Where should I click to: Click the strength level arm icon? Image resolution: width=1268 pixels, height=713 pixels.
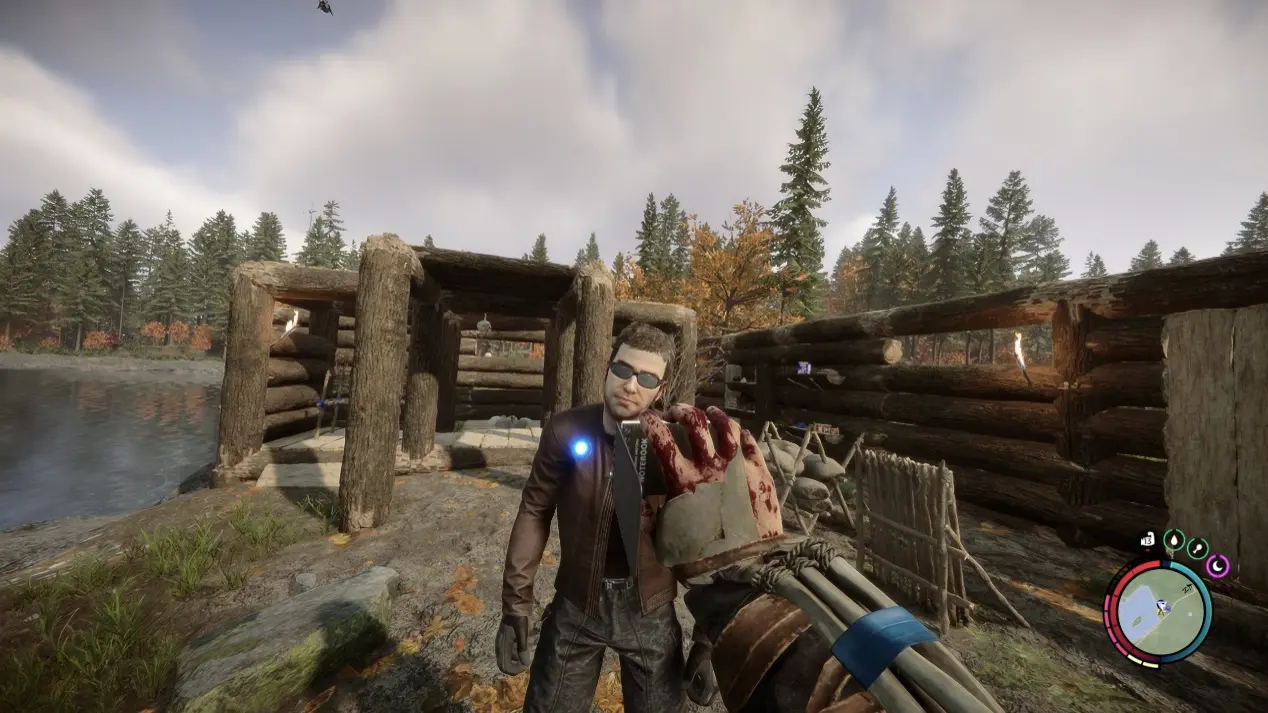click(x=1148, y=541)
